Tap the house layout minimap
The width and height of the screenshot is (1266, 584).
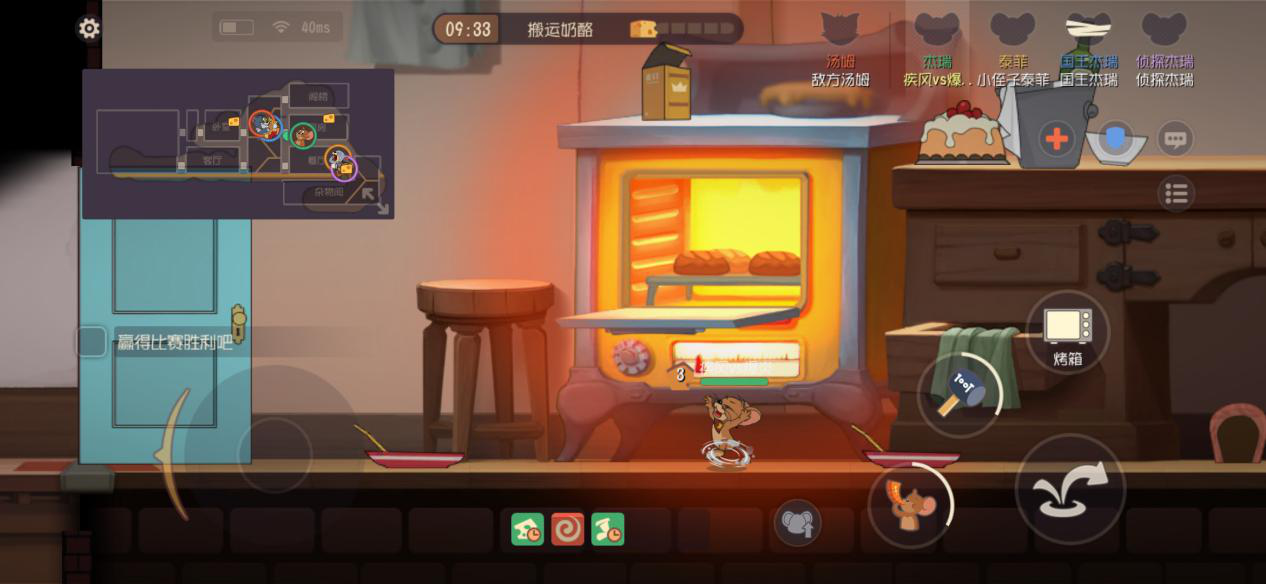coord(238,143)
